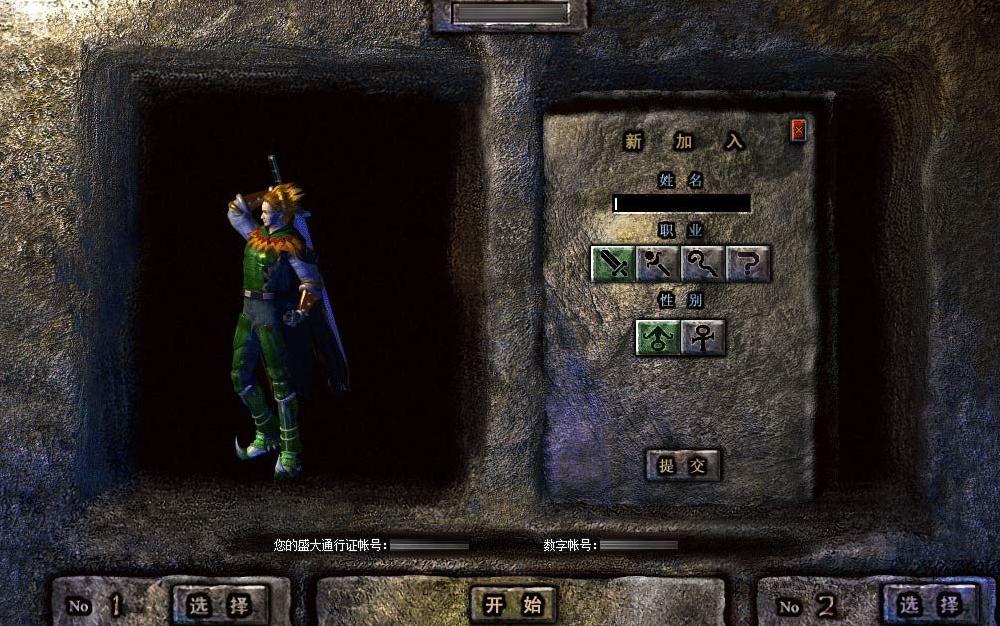Select character slot No 2 (选择)
Viewport: 1000px width, 626px height.
tap(930, 604)
